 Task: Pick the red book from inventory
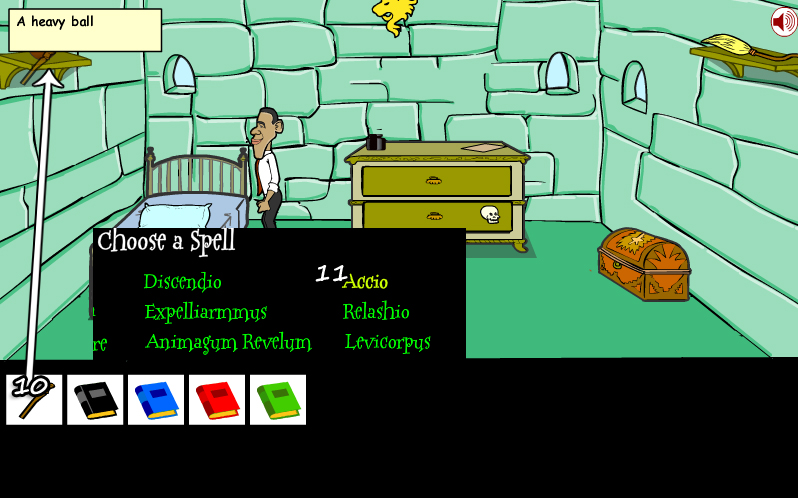(x=217, y=399)
